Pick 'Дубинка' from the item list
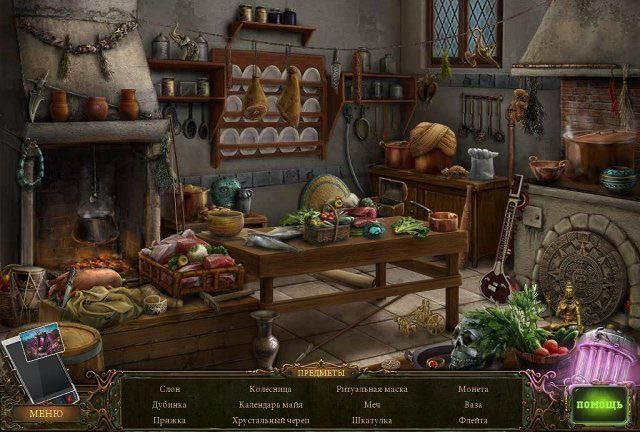Image resolution: width=640 pixels, height=432 pixels. (170, 405)
